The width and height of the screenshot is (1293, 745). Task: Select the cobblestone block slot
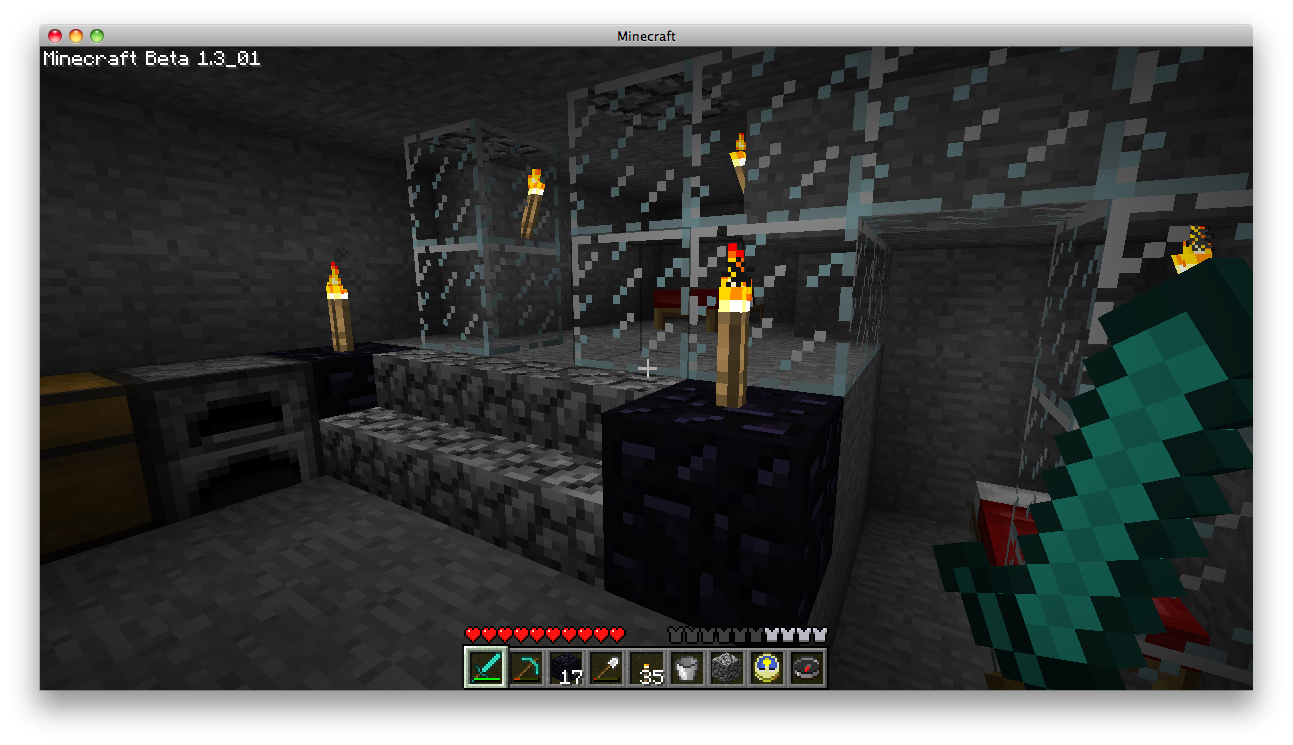(726, 667)
